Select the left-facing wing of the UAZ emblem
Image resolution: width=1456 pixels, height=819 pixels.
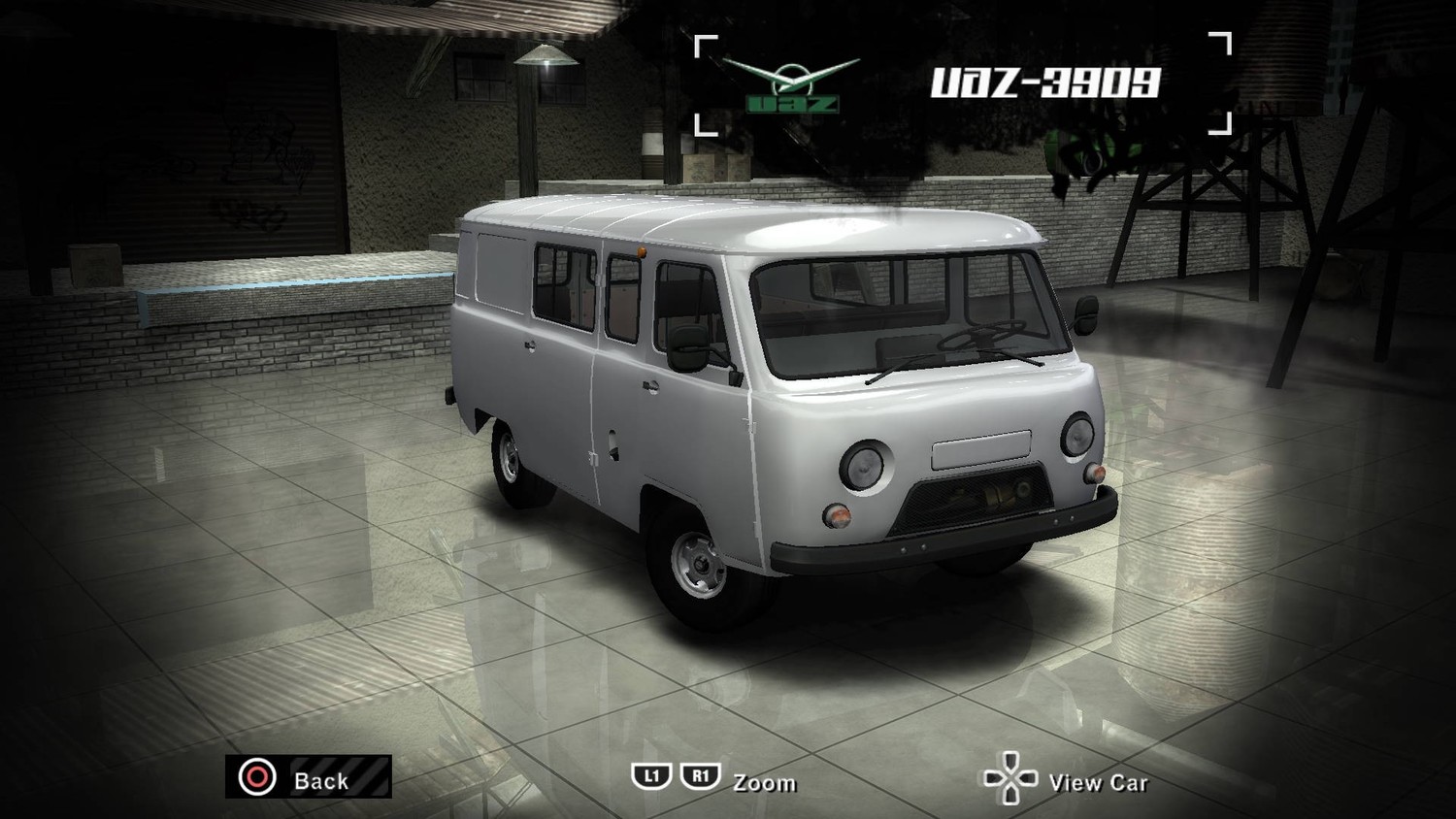[747, 70]
